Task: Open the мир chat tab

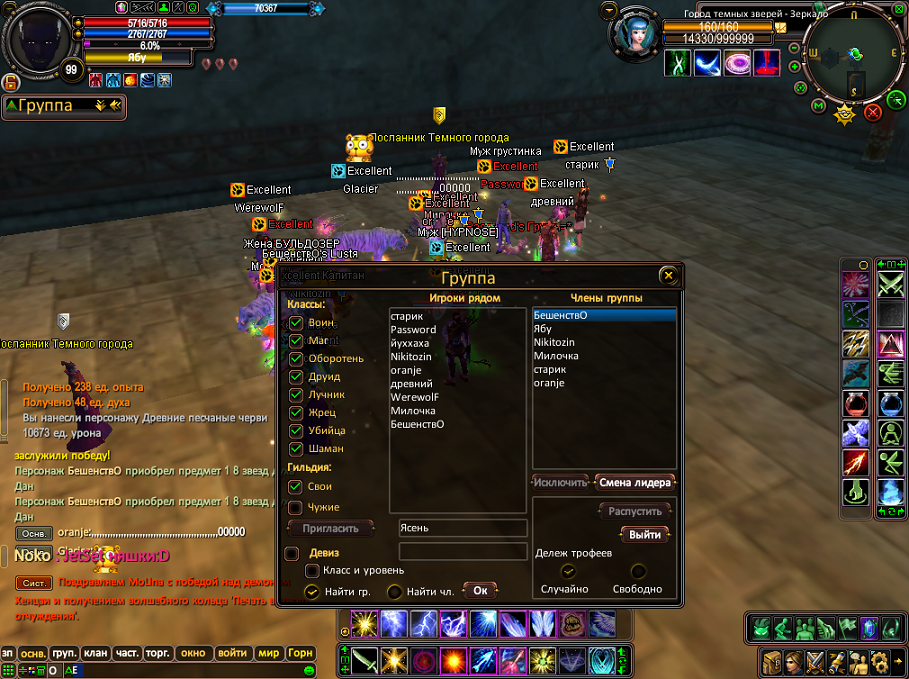Action: pyautogui.click(x=268, y=653)
